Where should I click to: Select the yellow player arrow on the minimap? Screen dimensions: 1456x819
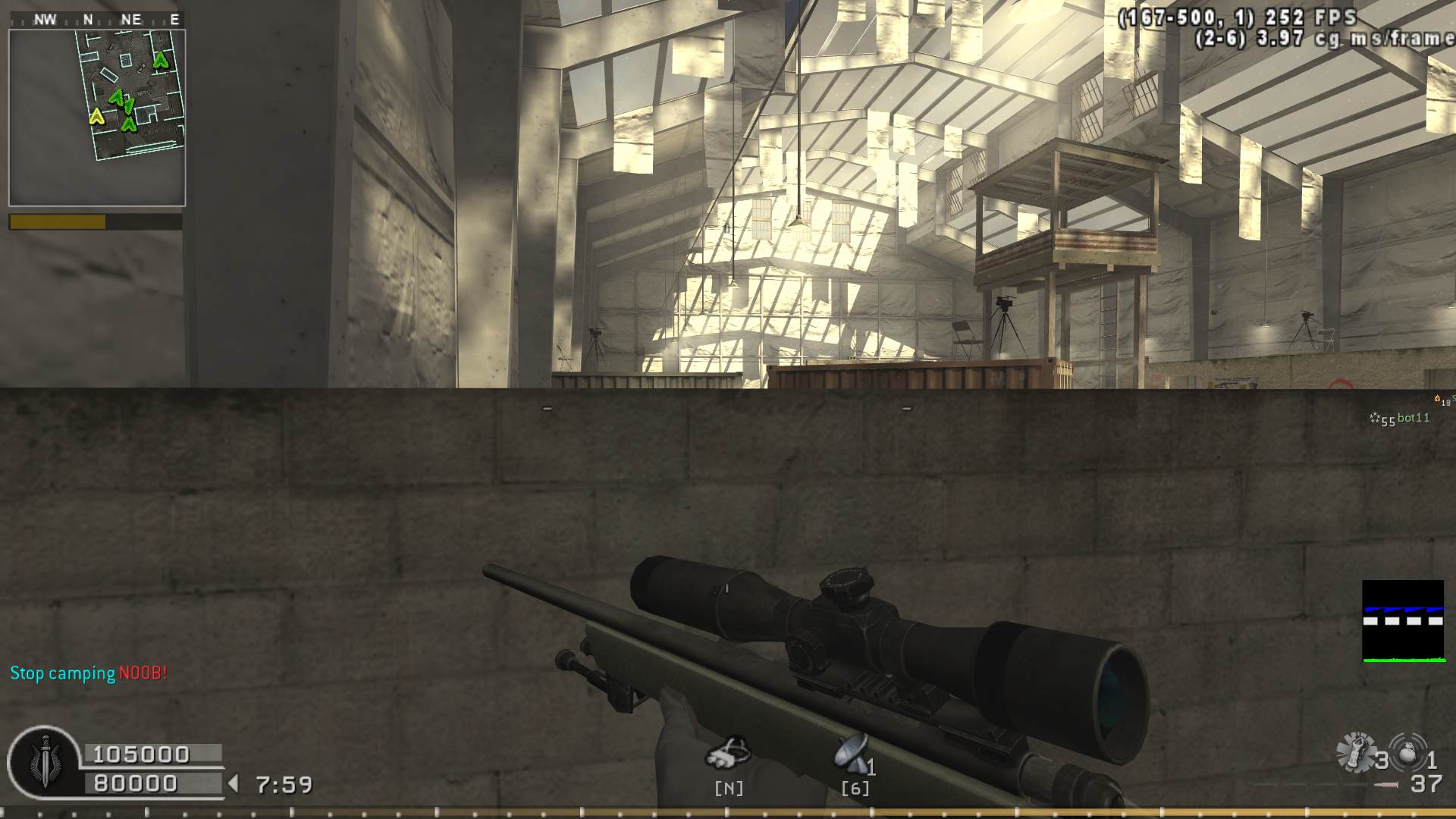coord(96,116)
